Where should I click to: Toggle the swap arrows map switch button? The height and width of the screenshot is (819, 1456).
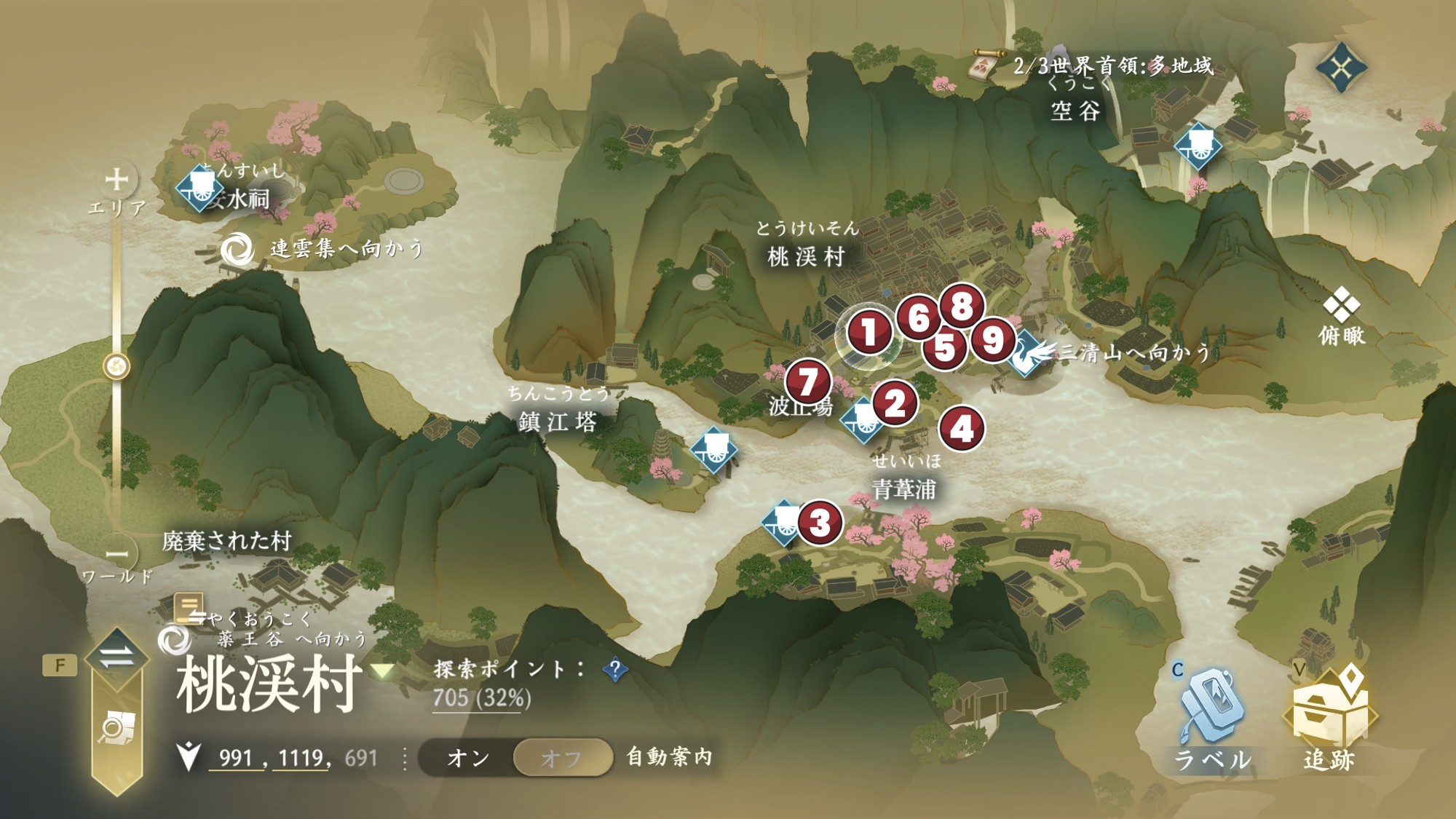116,657
